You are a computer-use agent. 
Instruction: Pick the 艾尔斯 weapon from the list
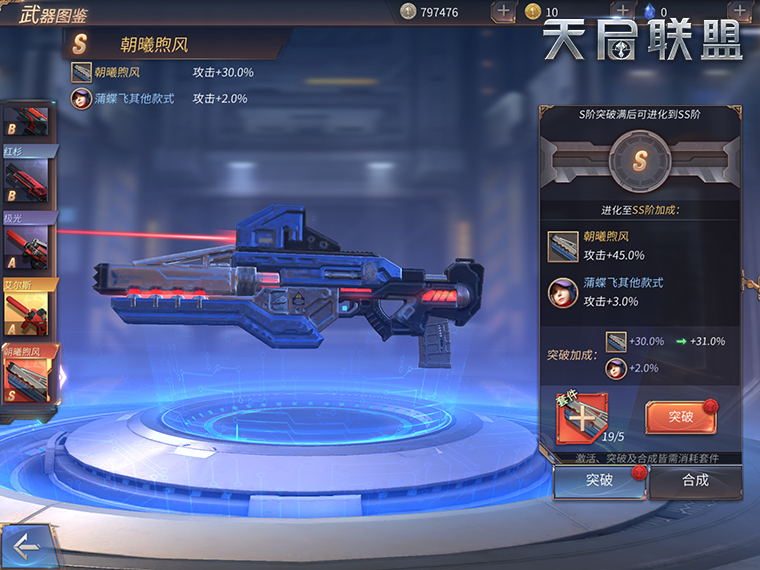coord(27,314)
